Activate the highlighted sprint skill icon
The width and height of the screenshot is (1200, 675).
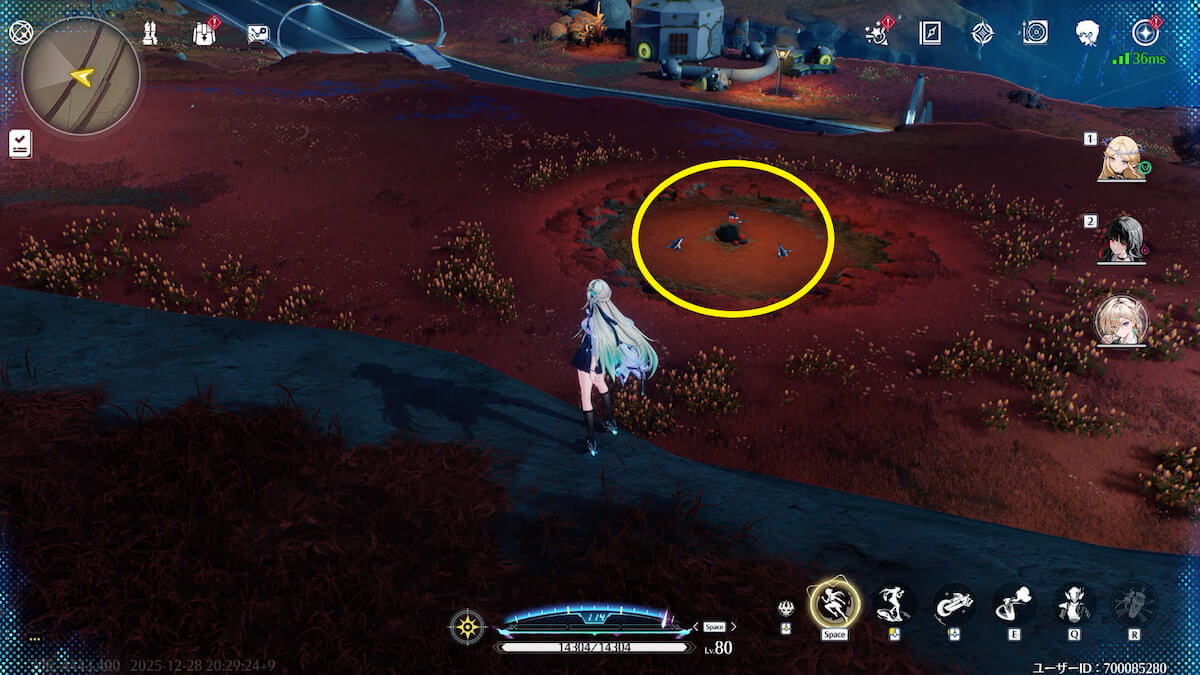(834, 603)
